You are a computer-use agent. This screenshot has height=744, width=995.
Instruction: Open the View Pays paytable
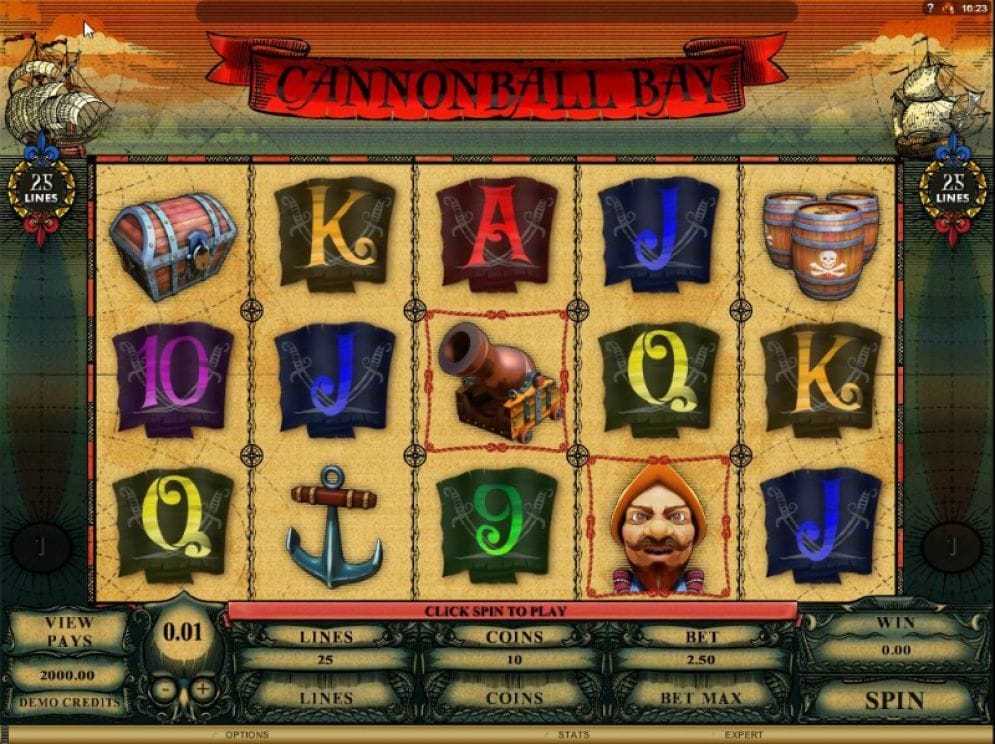[x=68, y=631]
